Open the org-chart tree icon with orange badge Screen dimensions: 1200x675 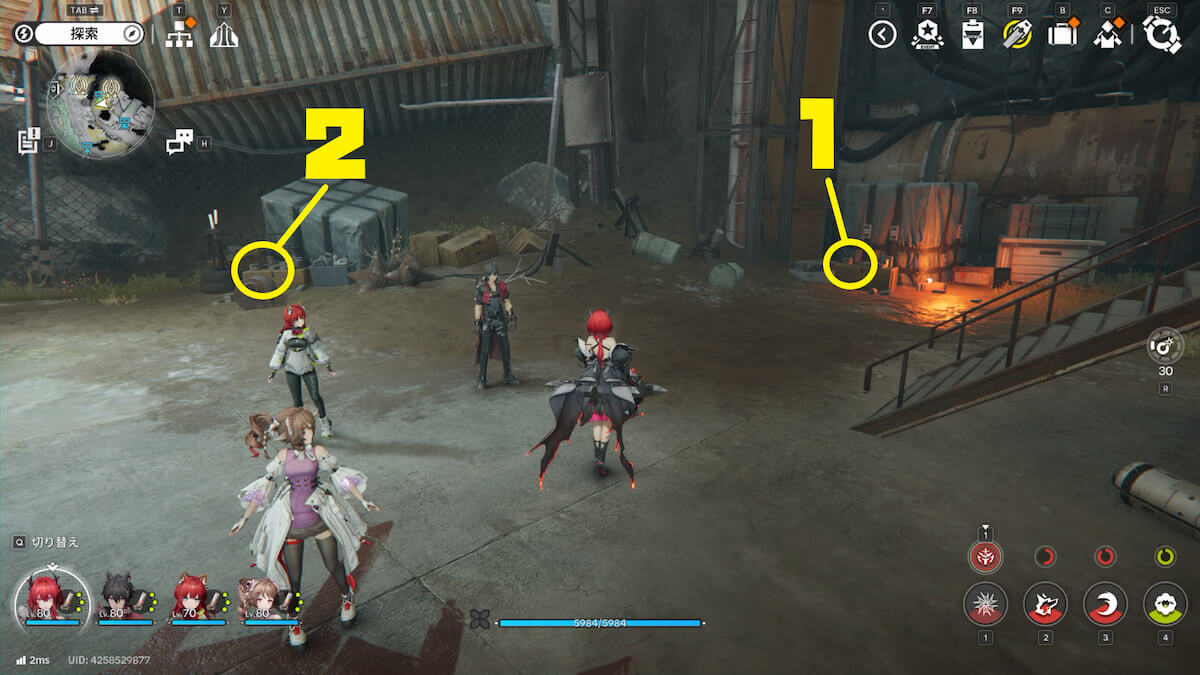[180, 35]
